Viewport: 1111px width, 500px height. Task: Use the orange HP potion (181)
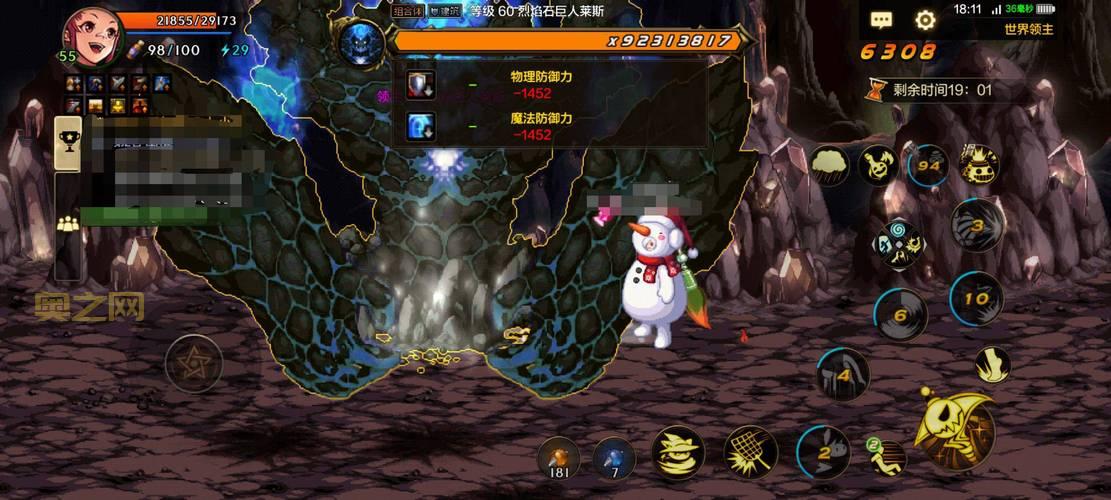[x=558, y=457]
